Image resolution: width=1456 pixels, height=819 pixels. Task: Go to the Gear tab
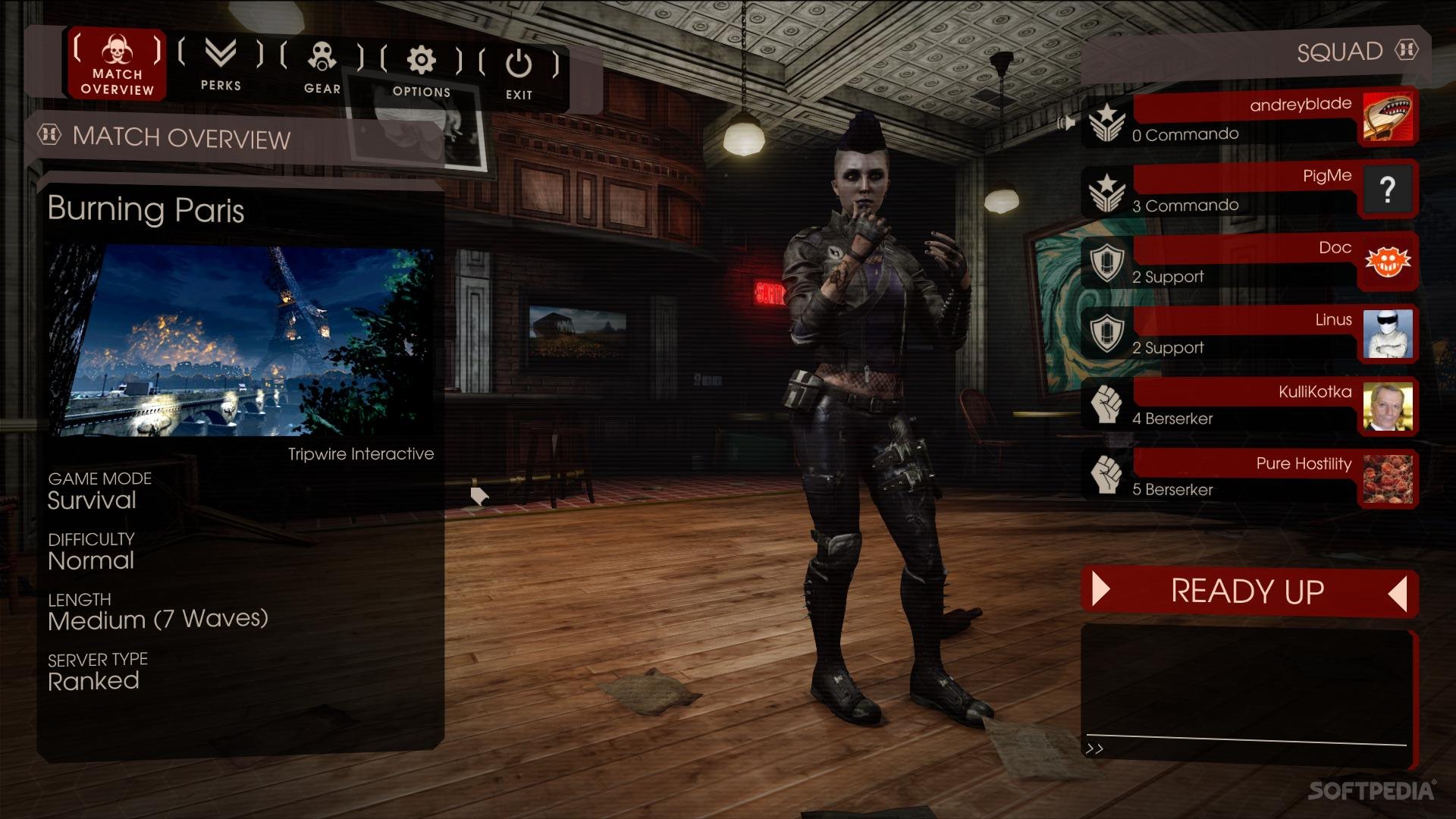click(322, 67)
